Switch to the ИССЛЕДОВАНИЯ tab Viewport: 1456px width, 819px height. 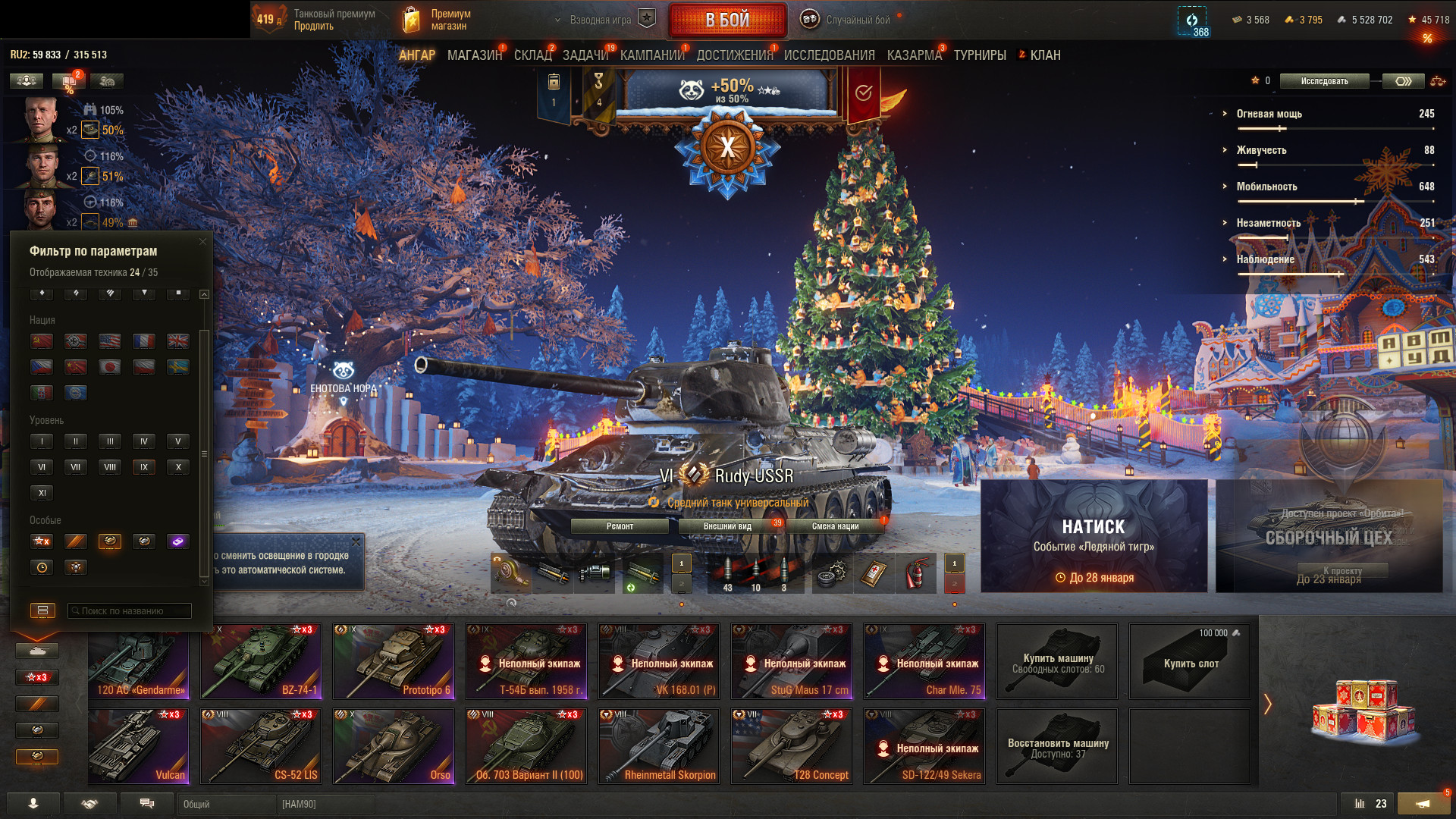click(829, 55)
